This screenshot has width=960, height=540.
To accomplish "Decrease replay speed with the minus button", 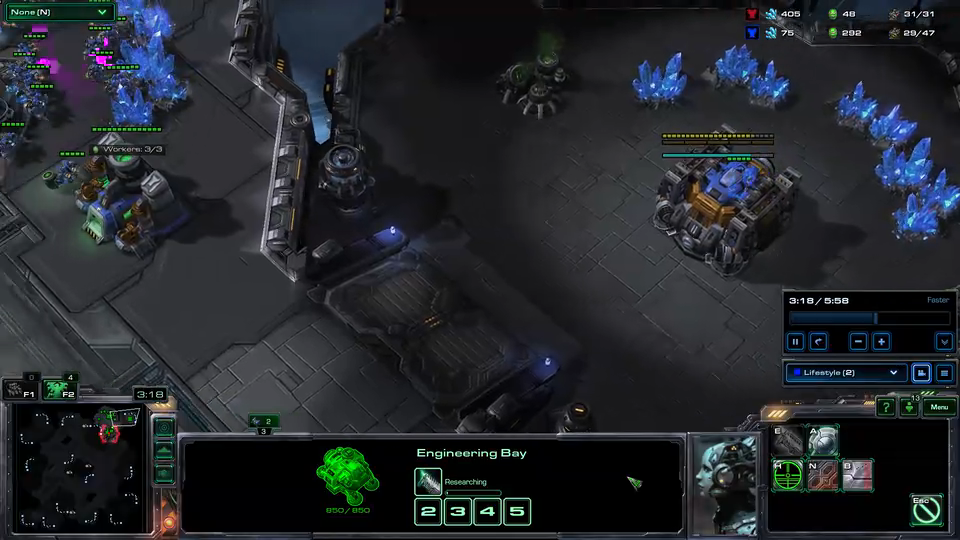I will pyautogui.click(x=858, y=342).
